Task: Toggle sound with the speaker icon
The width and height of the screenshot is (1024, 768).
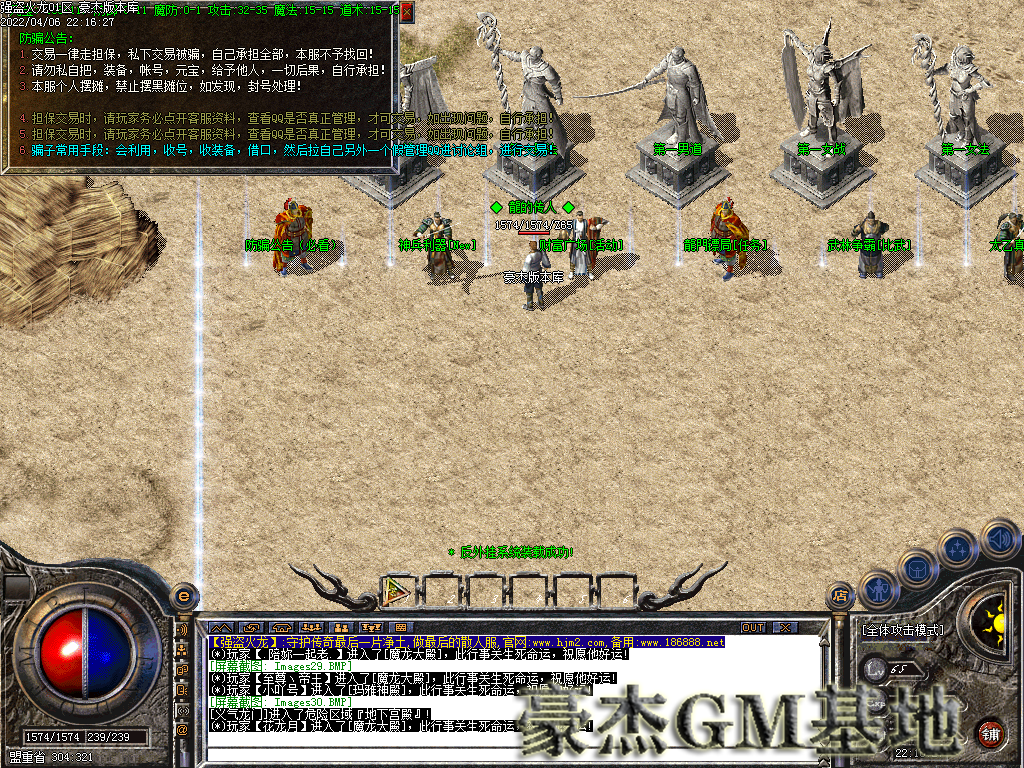Action: pyautogui.click(x=999, y=538)
